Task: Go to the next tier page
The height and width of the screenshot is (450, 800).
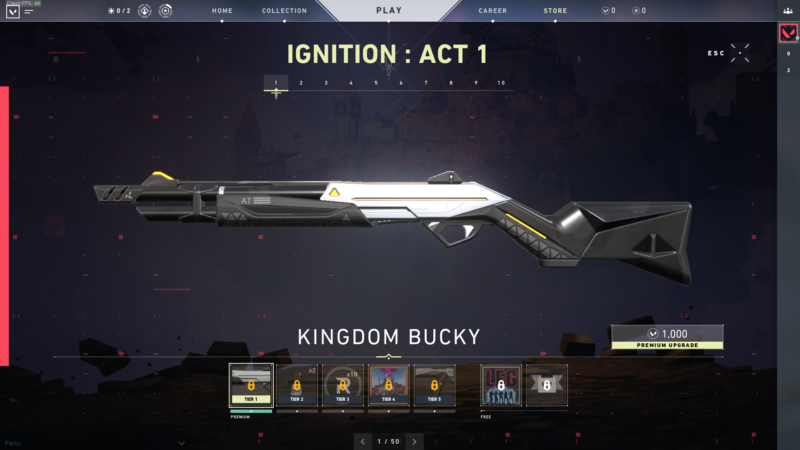Action: (x=415, y=440)
